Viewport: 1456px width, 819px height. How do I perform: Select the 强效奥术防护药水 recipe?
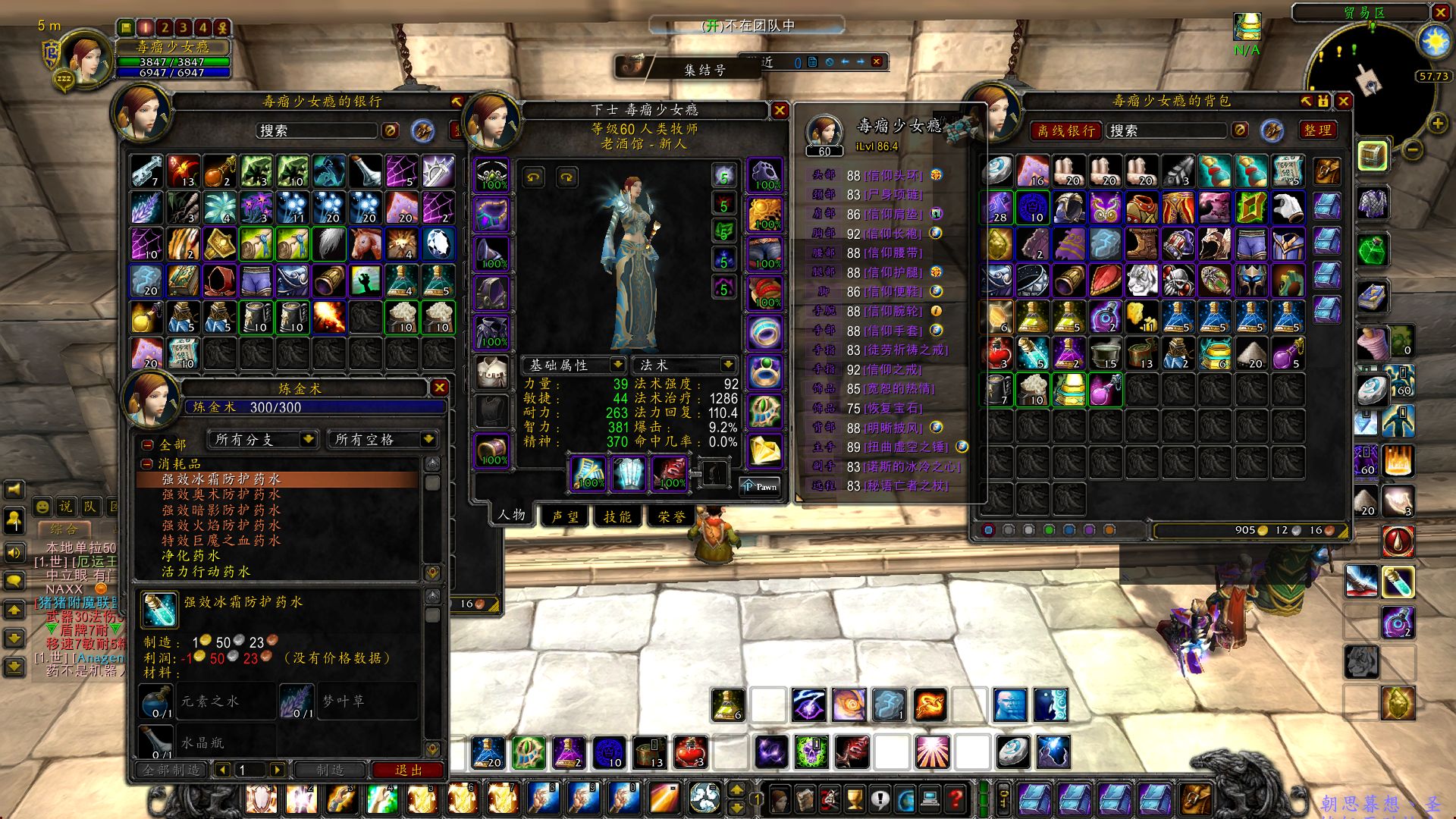221,494
